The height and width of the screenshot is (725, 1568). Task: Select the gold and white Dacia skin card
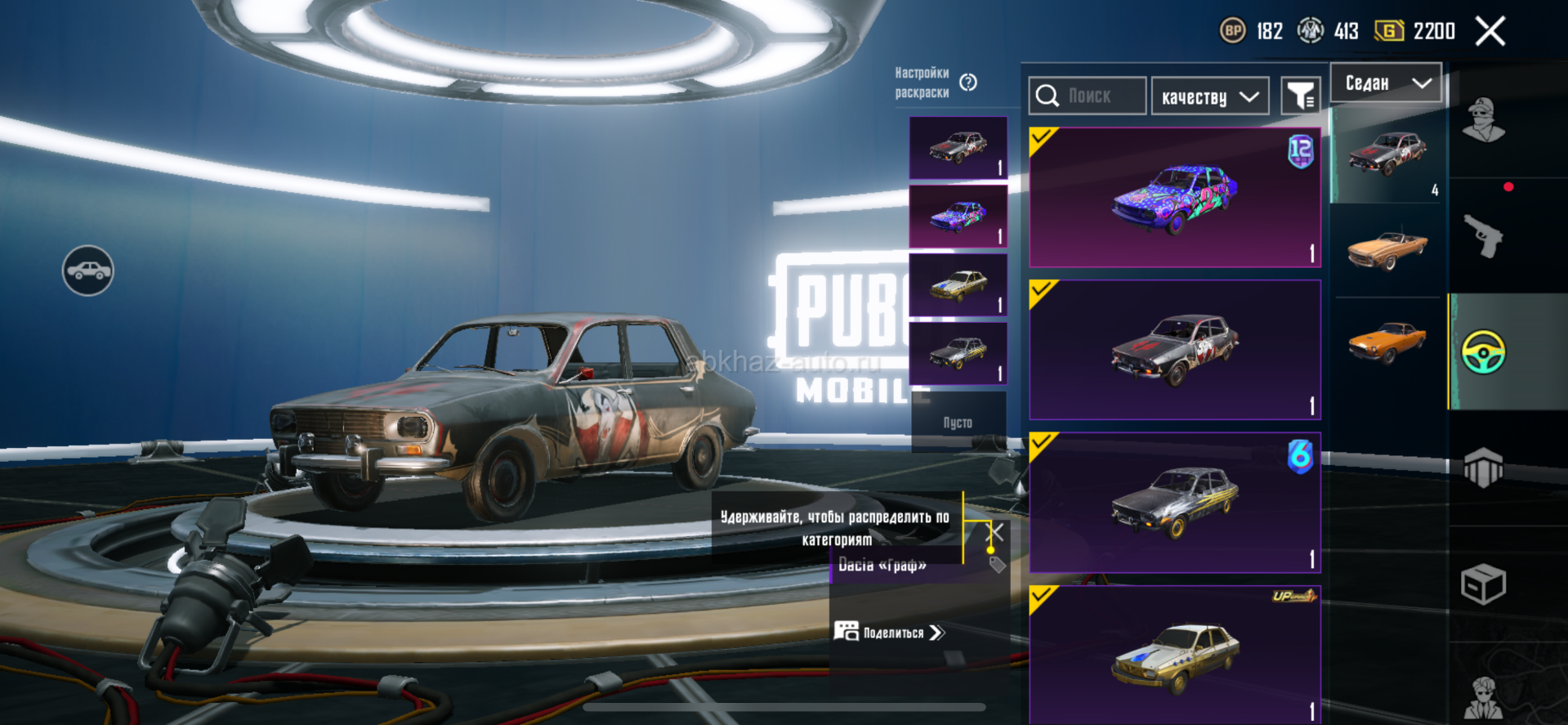click(1175, 654)
